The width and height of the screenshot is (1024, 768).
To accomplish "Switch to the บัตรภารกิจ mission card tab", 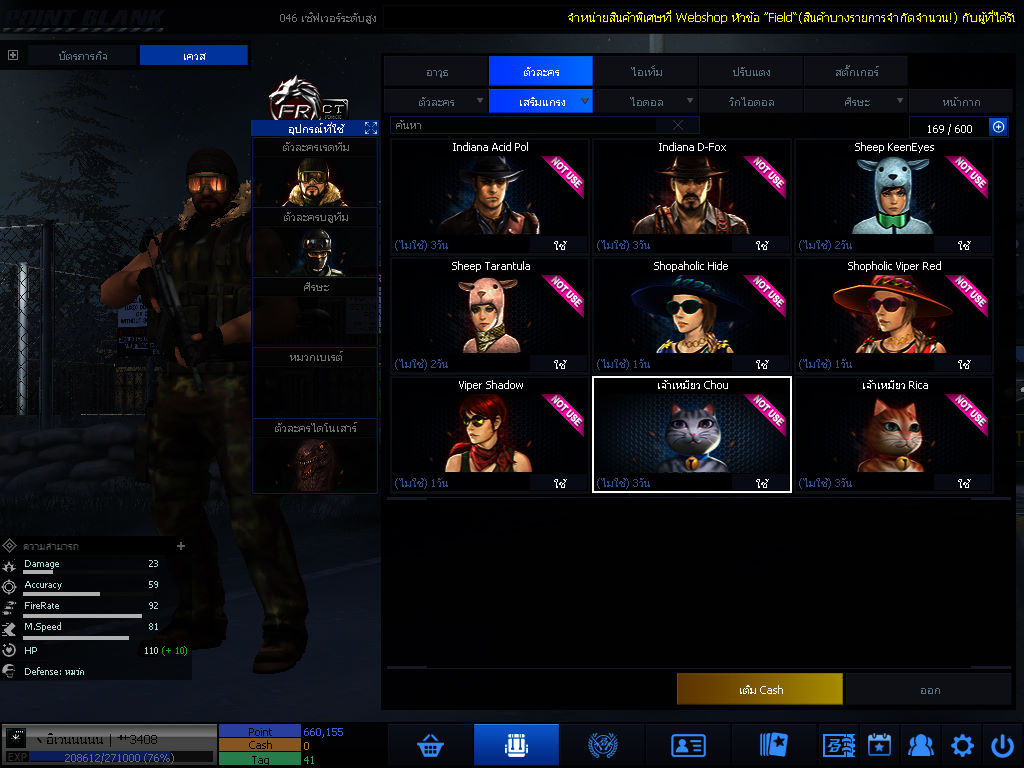I will click(x=82, y=56).
